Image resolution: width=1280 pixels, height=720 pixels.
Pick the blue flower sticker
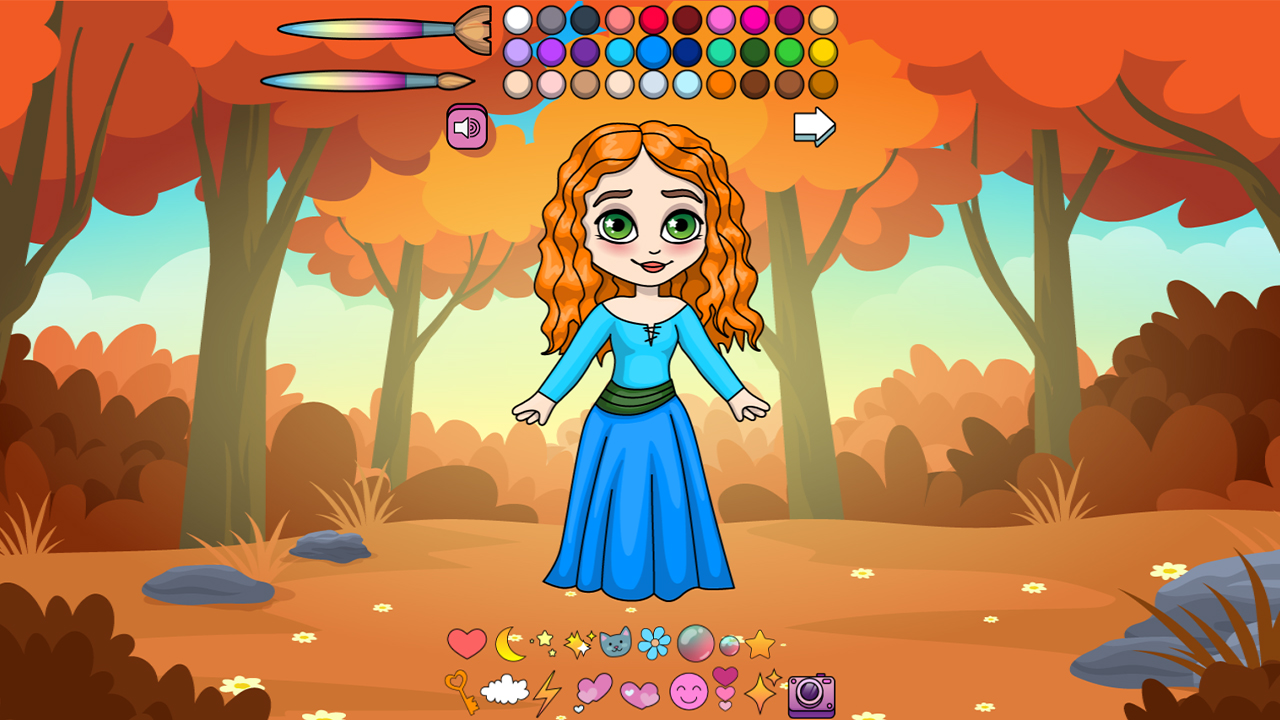[656, 641]
